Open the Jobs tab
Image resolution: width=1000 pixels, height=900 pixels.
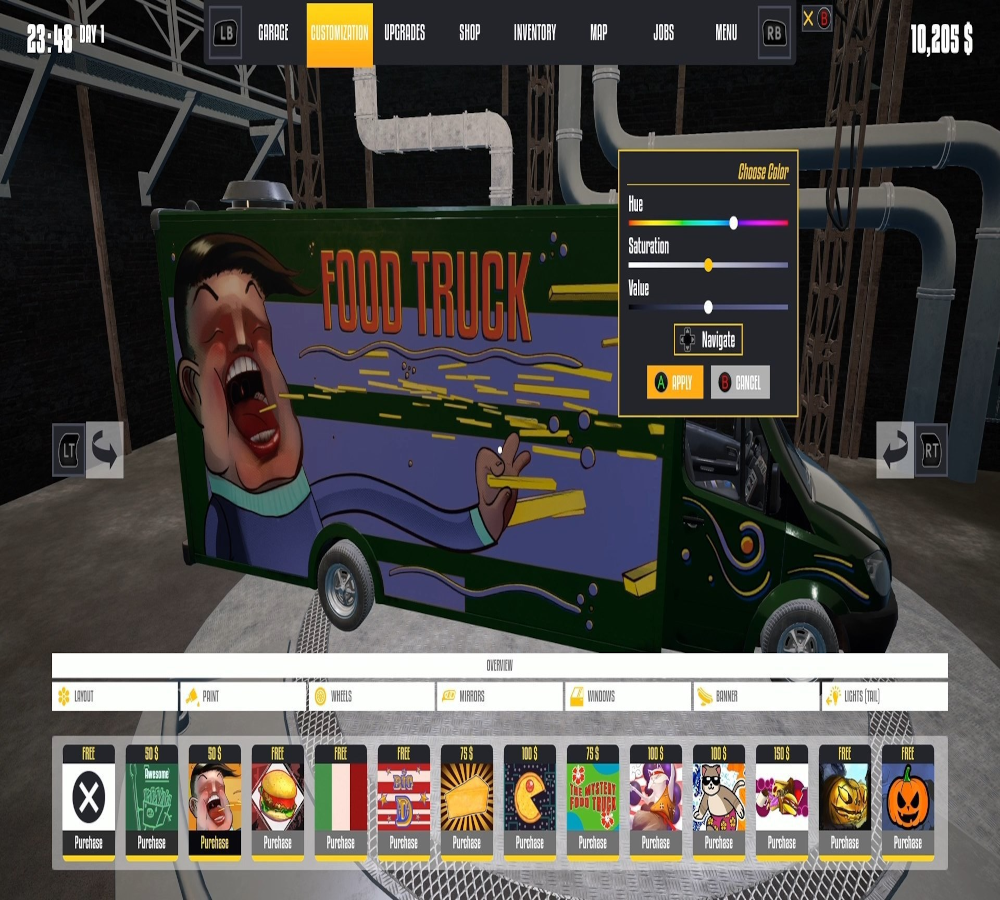tap(663, 33)
